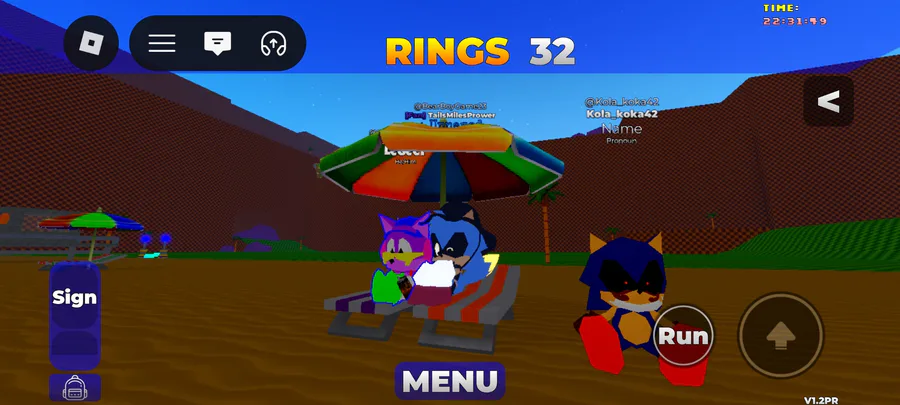This screenshot has height=405, width=900.
Task: Select the Sign tool button
Action: click(74, 297)
